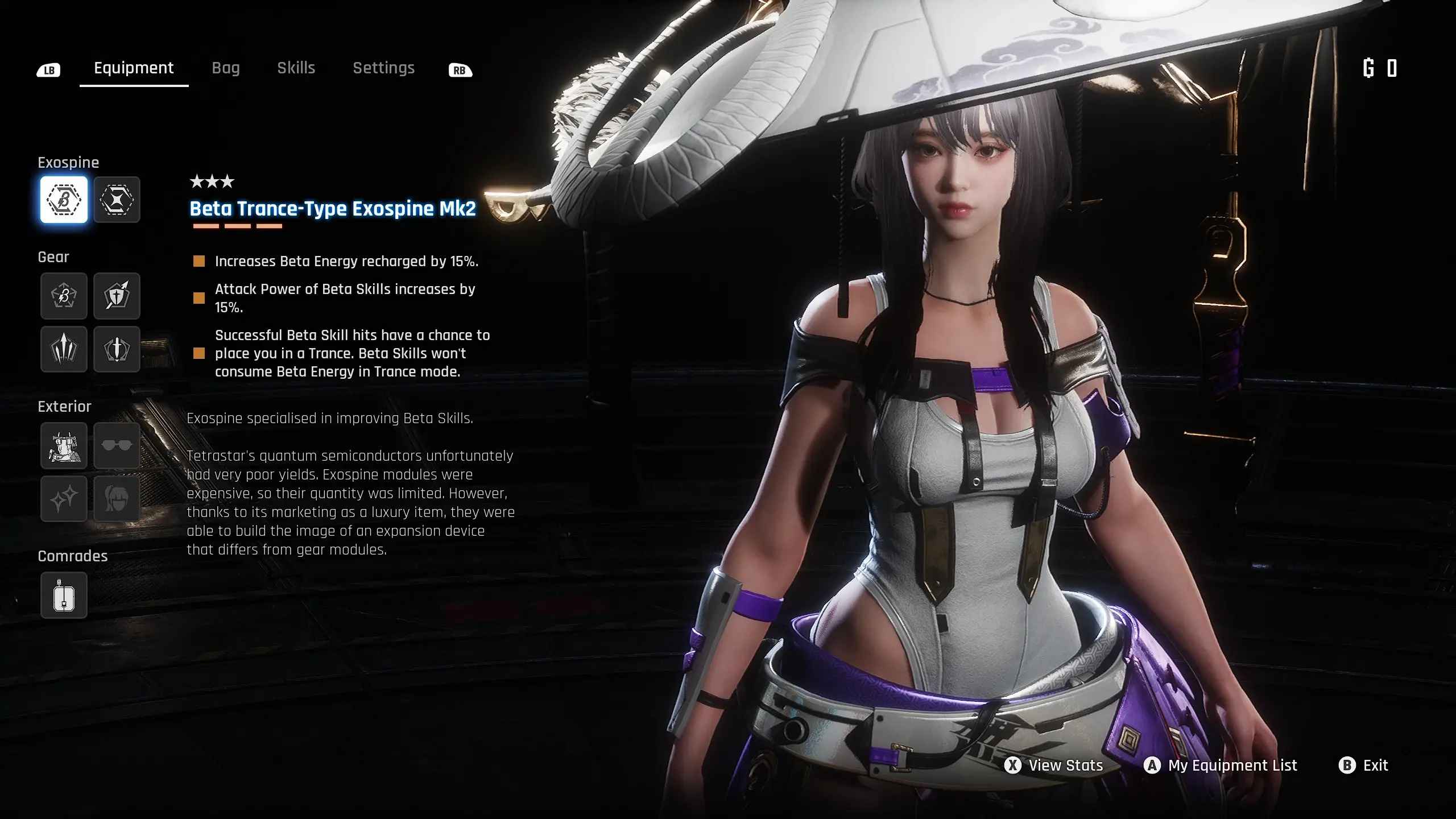Open the Beta energy gear slot
Viewport: 1456px width, 819px height.
(63, 296)
